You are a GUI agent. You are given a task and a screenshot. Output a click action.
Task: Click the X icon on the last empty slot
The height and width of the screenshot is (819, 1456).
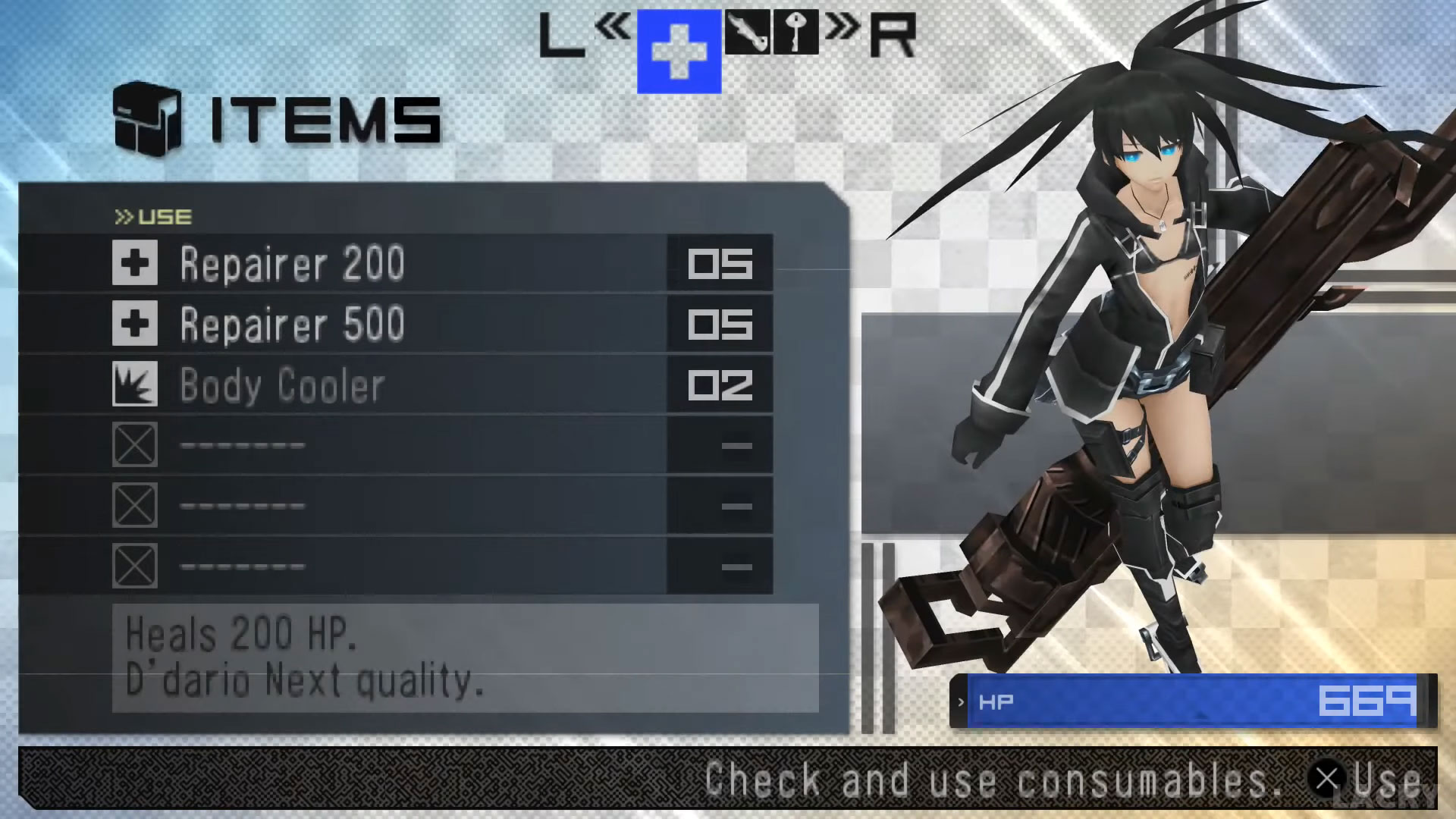point(135,566)
